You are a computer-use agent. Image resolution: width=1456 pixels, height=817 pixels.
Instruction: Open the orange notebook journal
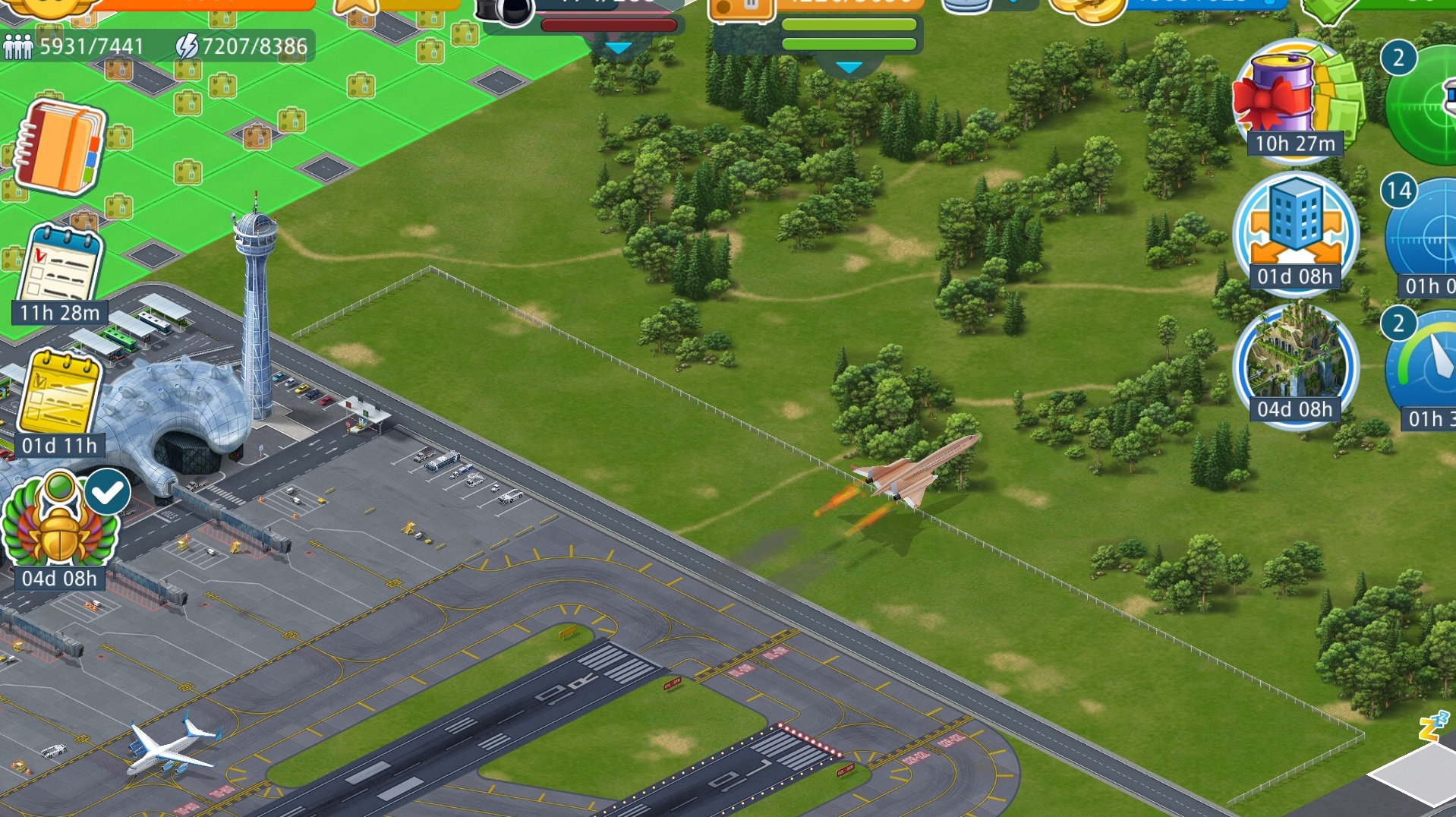(59, 147)
